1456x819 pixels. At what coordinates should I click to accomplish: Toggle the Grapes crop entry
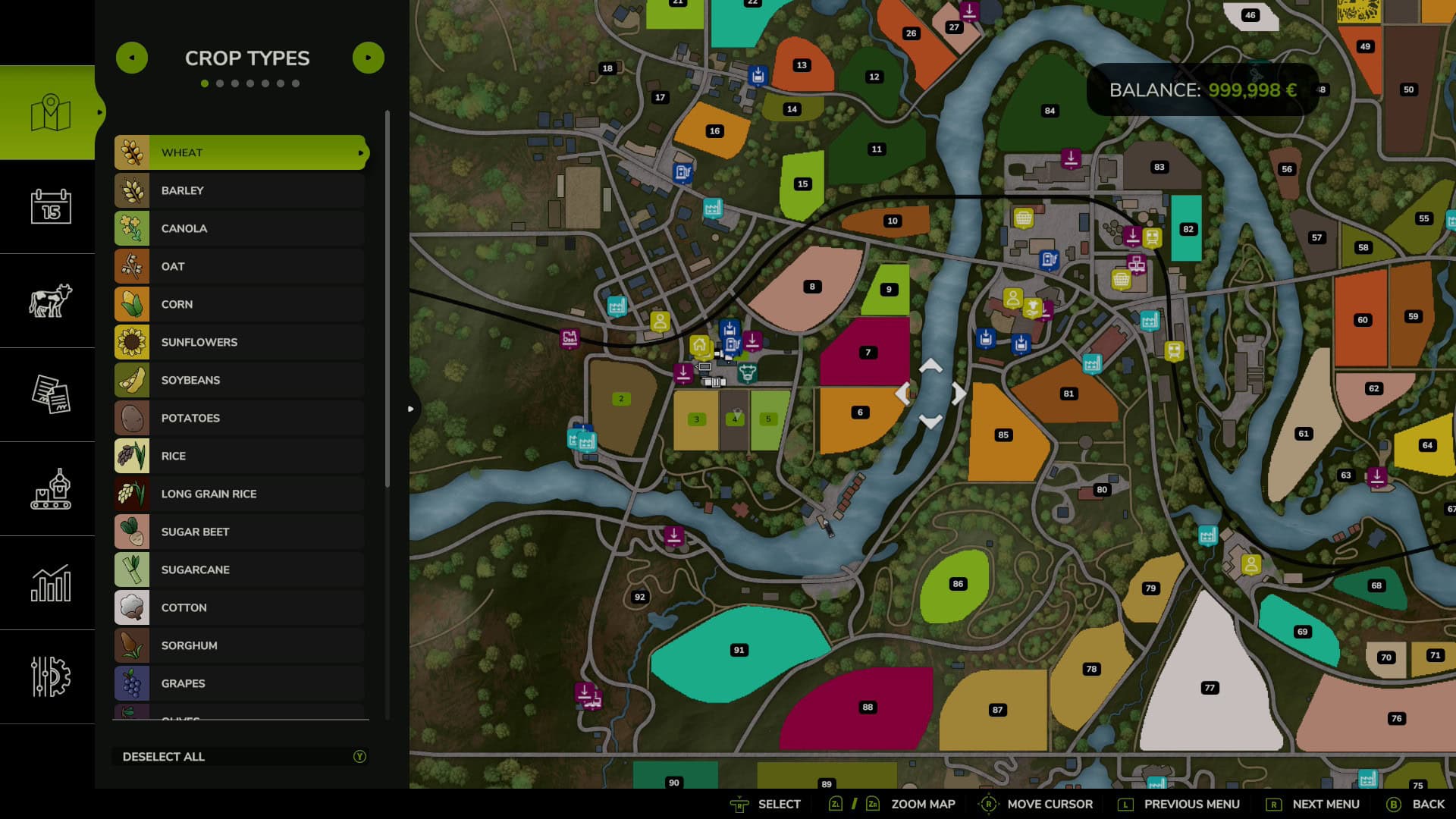pyautogui.click(x=240, y=683)
